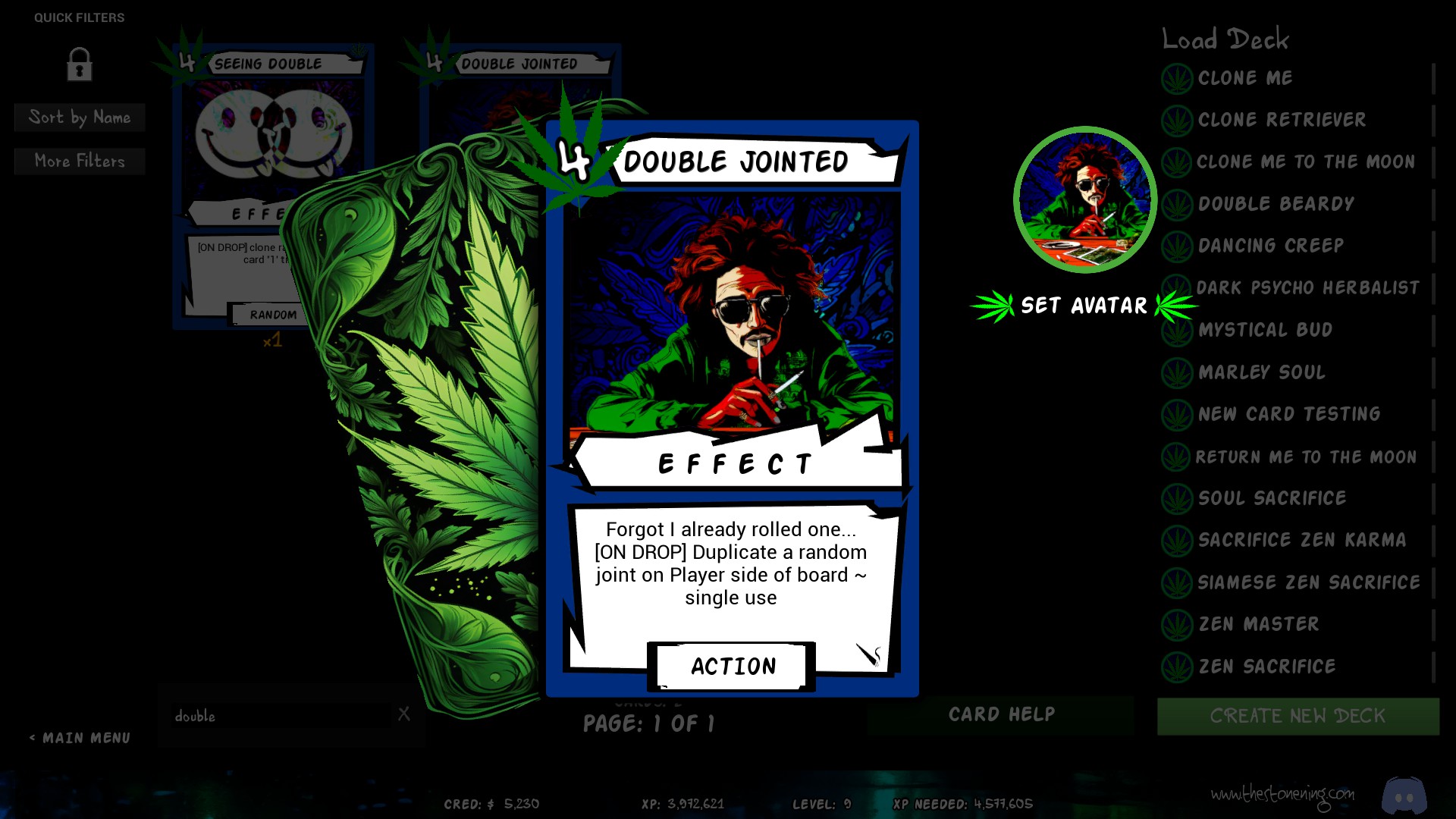Choose the Dancing Creep deck
The width and height of the screenshot is (1456, 819).
coord(1270,246)
